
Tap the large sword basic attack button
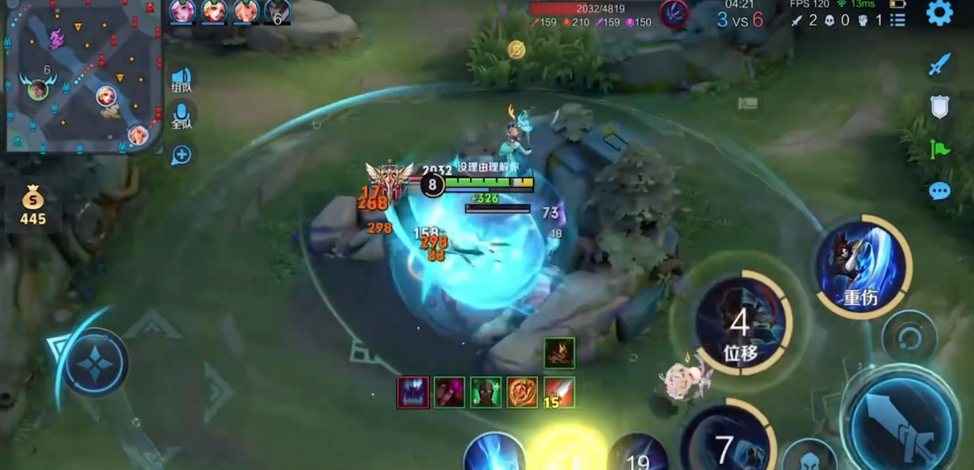[904, 420]
